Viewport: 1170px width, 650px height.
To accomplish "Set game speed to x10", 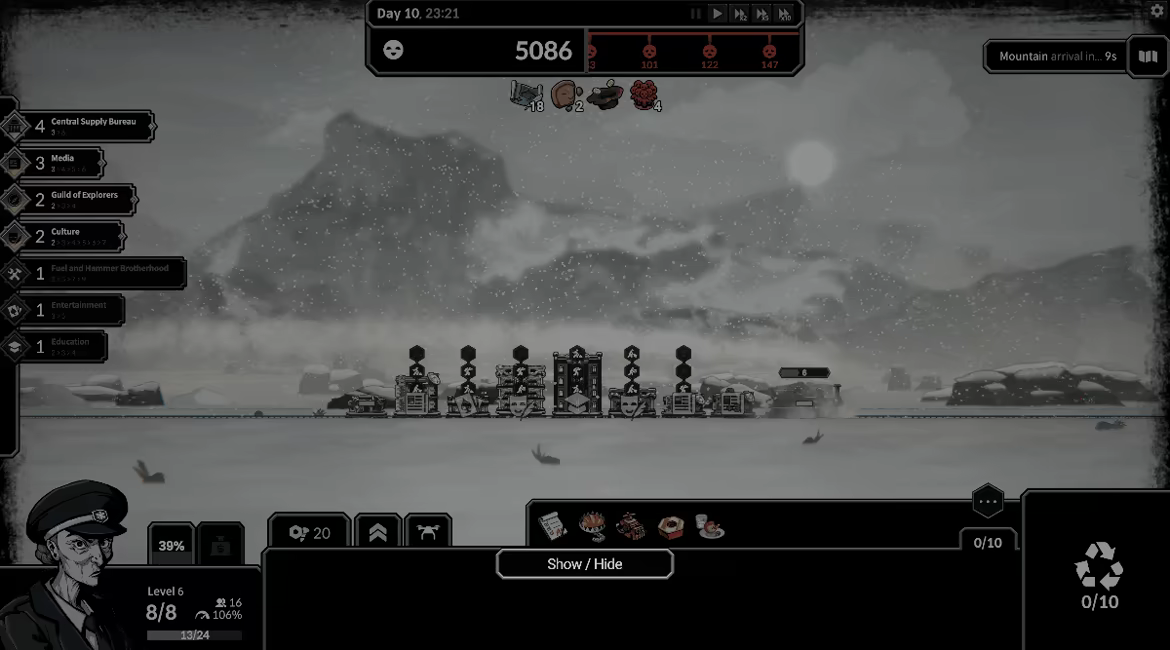I will click(x=785, y=14).
